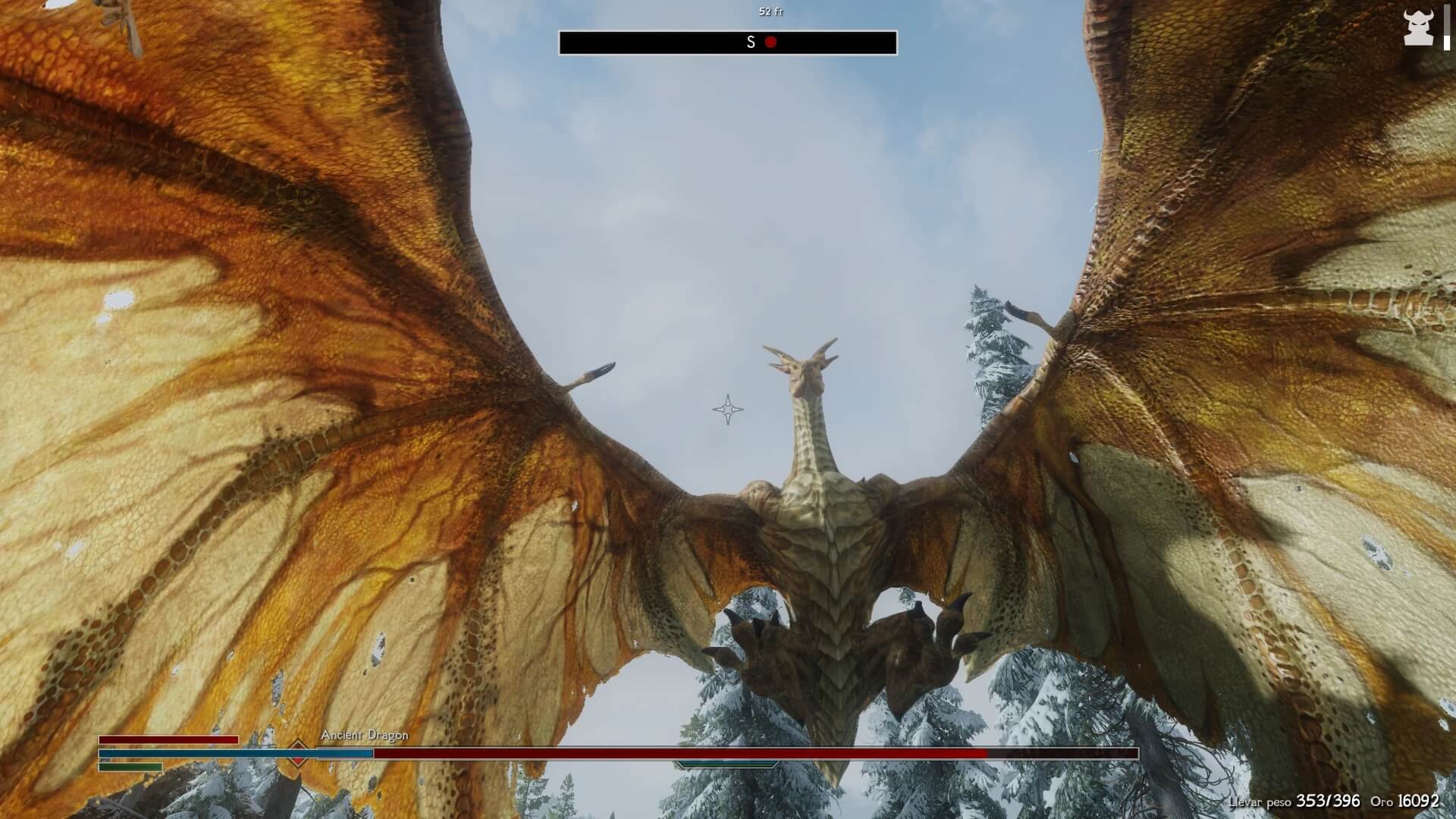Screen dimensions: 1456x819
Task: Select the Ancient Dragon name label
Action: pos(364,735)
